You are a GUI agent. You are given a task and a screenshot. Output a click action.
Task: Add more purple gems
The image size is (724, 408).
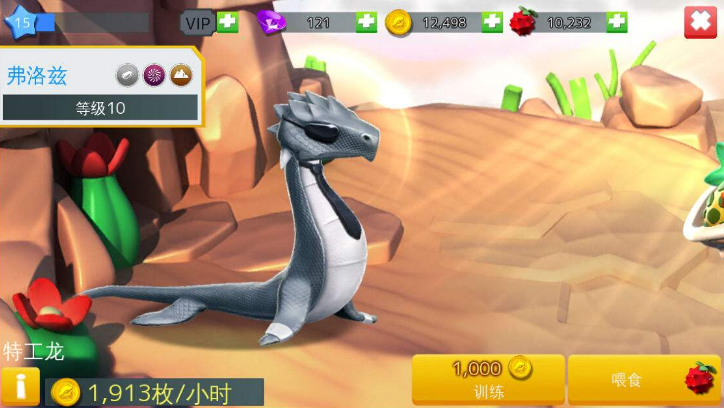366,22
